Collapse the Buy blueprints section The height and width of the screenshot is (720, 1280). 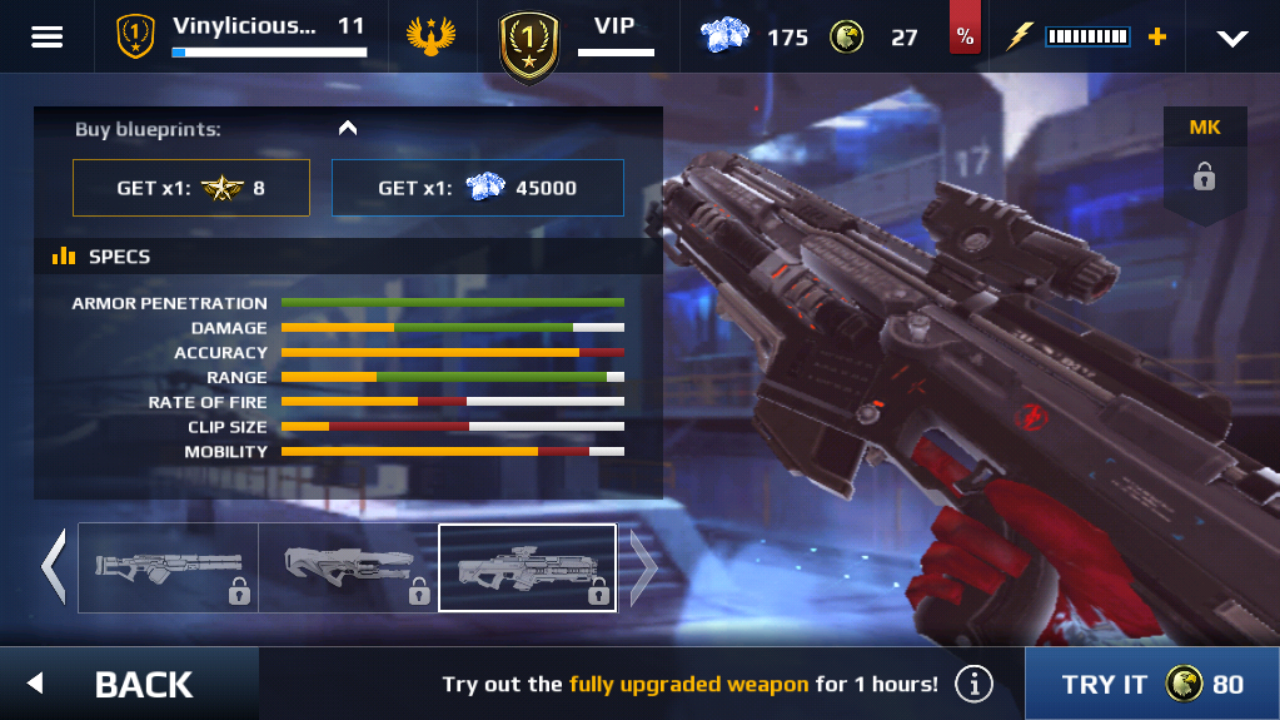(348, 128)
